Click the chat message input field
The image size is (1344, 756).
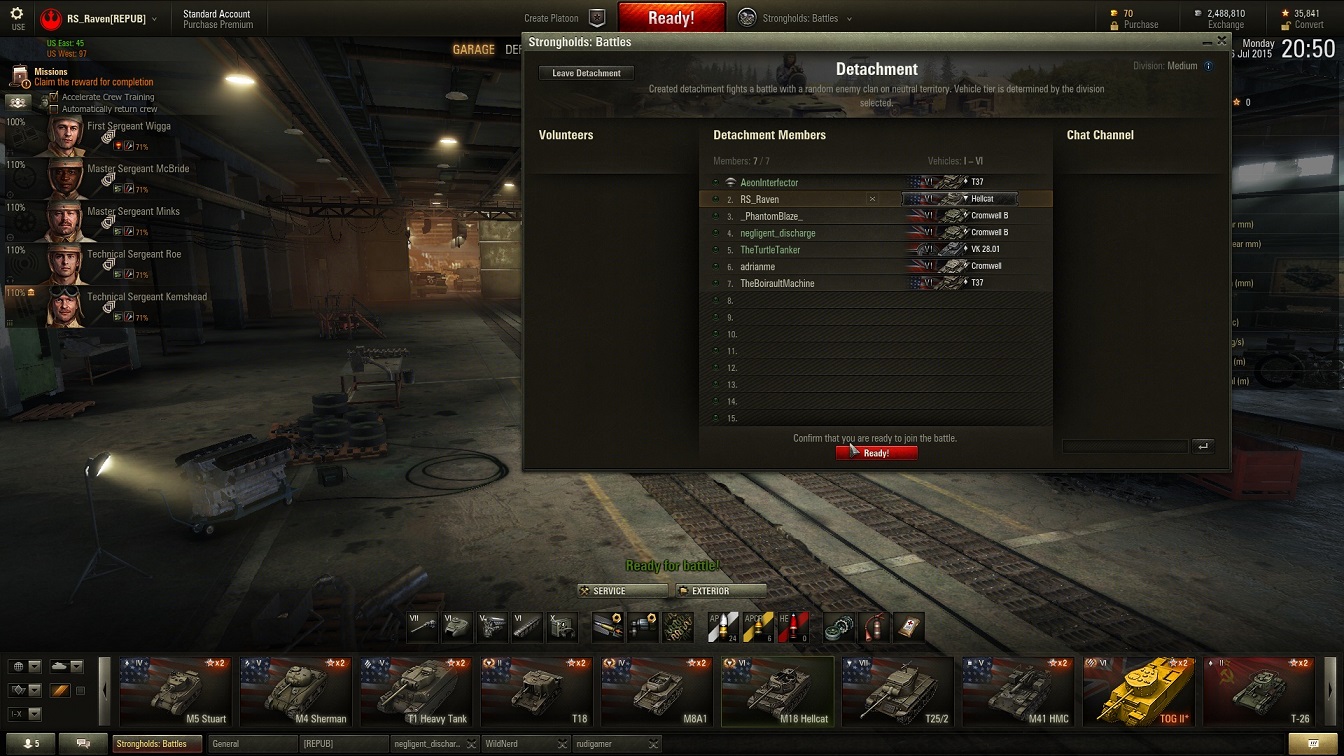click(x=1125, y=446)
